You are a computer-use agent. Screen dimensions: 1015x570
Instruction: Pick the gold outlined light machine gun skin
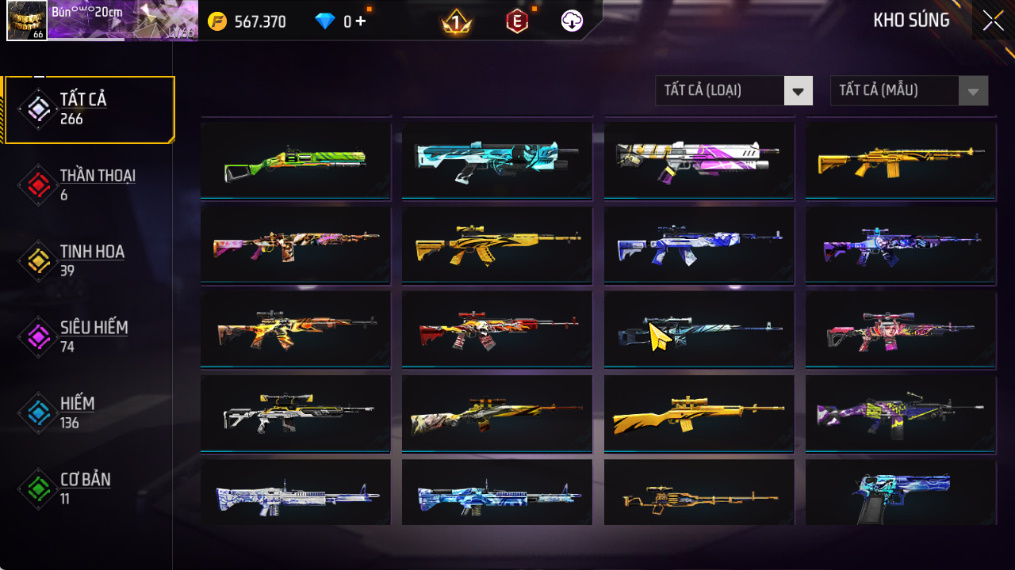699,493
